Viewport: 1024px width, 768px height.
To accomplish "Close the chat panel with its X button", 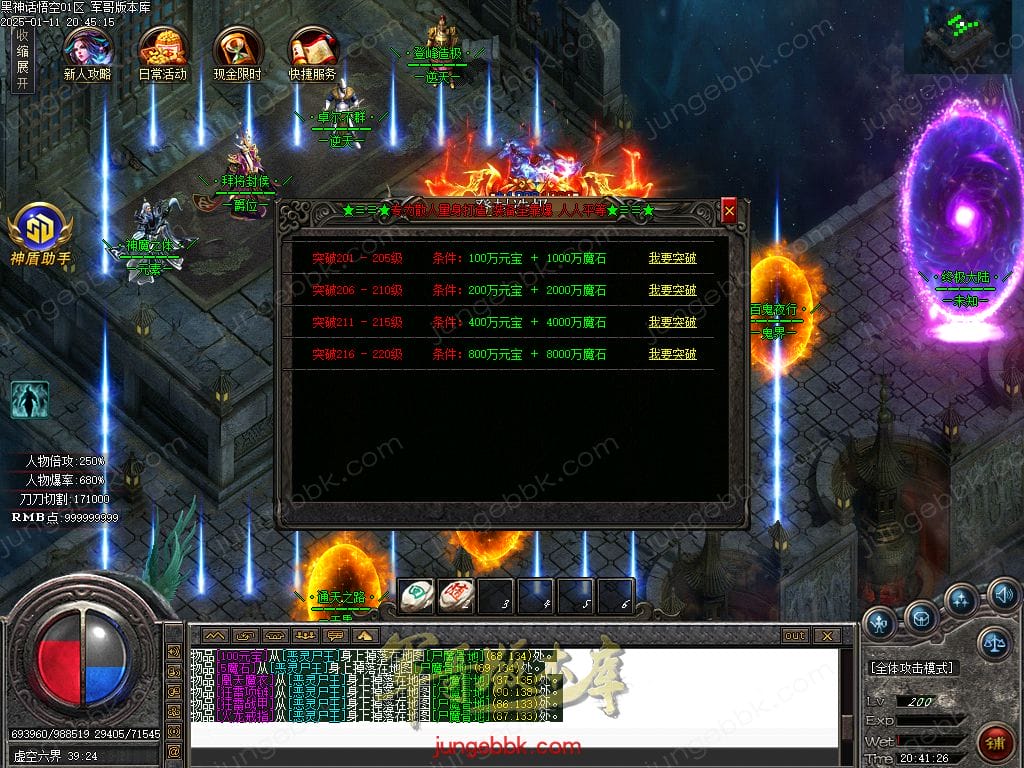I will point(826,635).
